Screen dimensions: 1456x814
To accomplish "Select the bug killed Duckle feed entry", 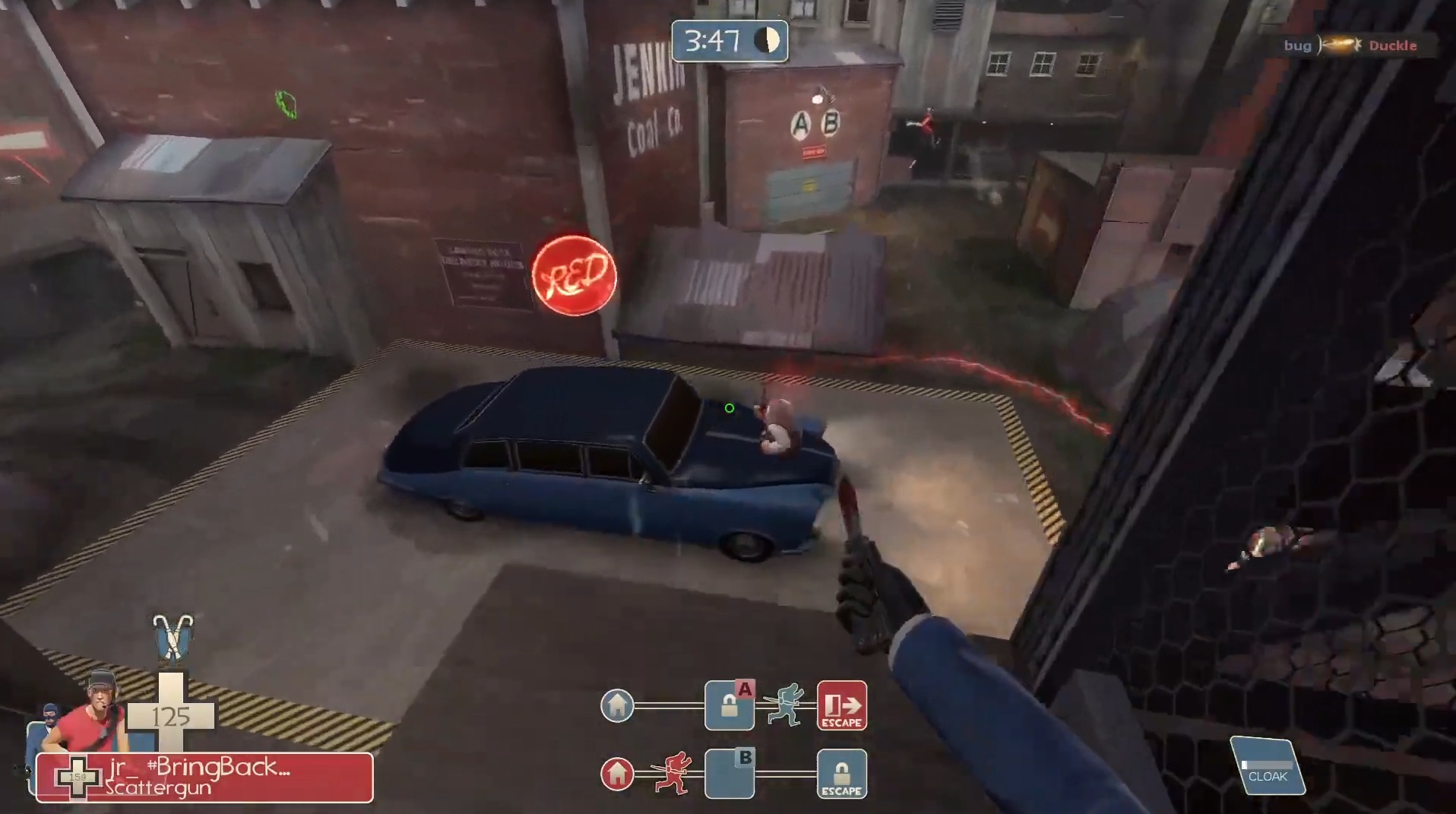I will pyautogui.click(x=1349, y=46).
